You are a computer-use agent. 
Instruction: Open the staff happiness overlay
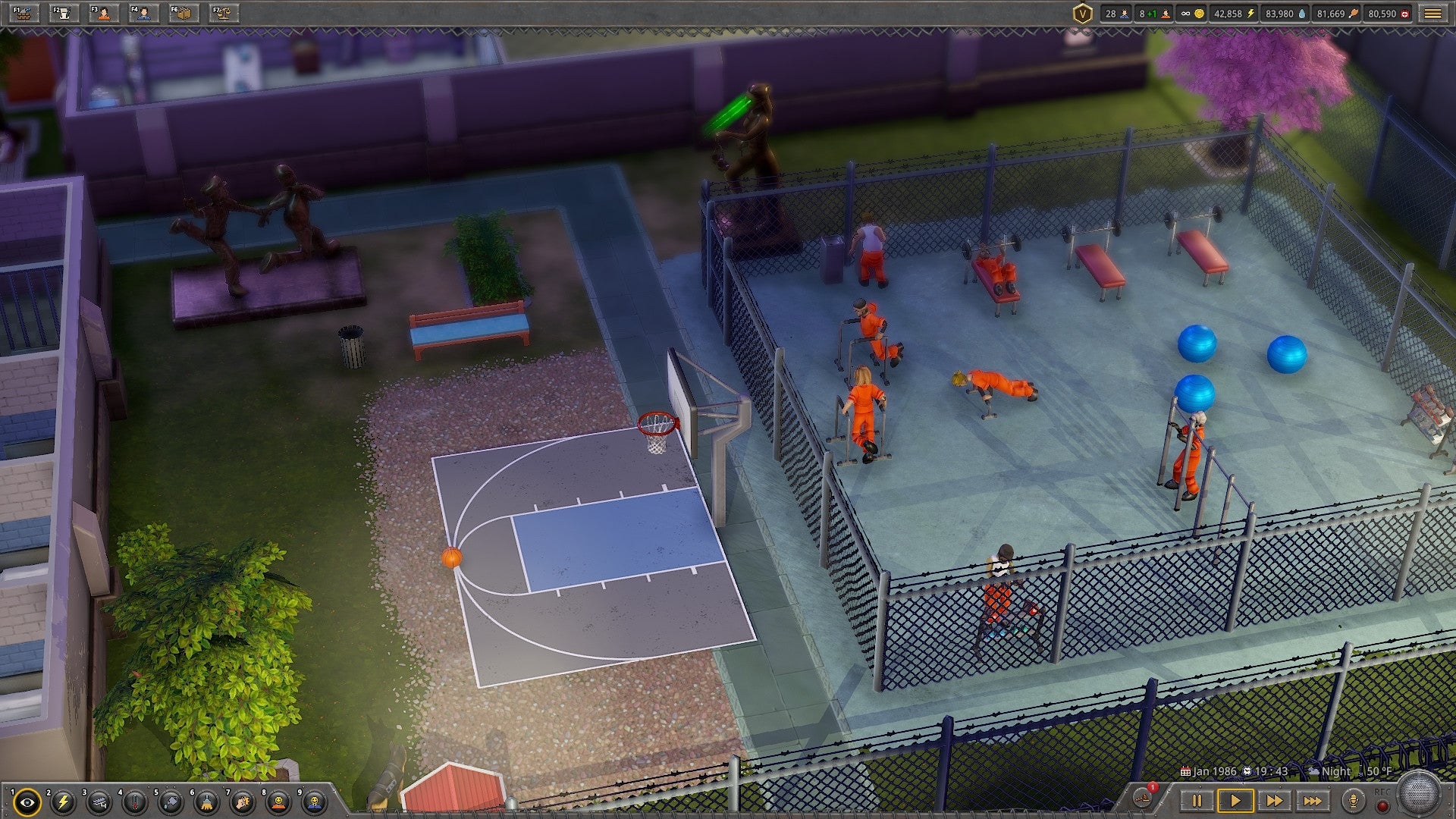[x=315, y=801]
